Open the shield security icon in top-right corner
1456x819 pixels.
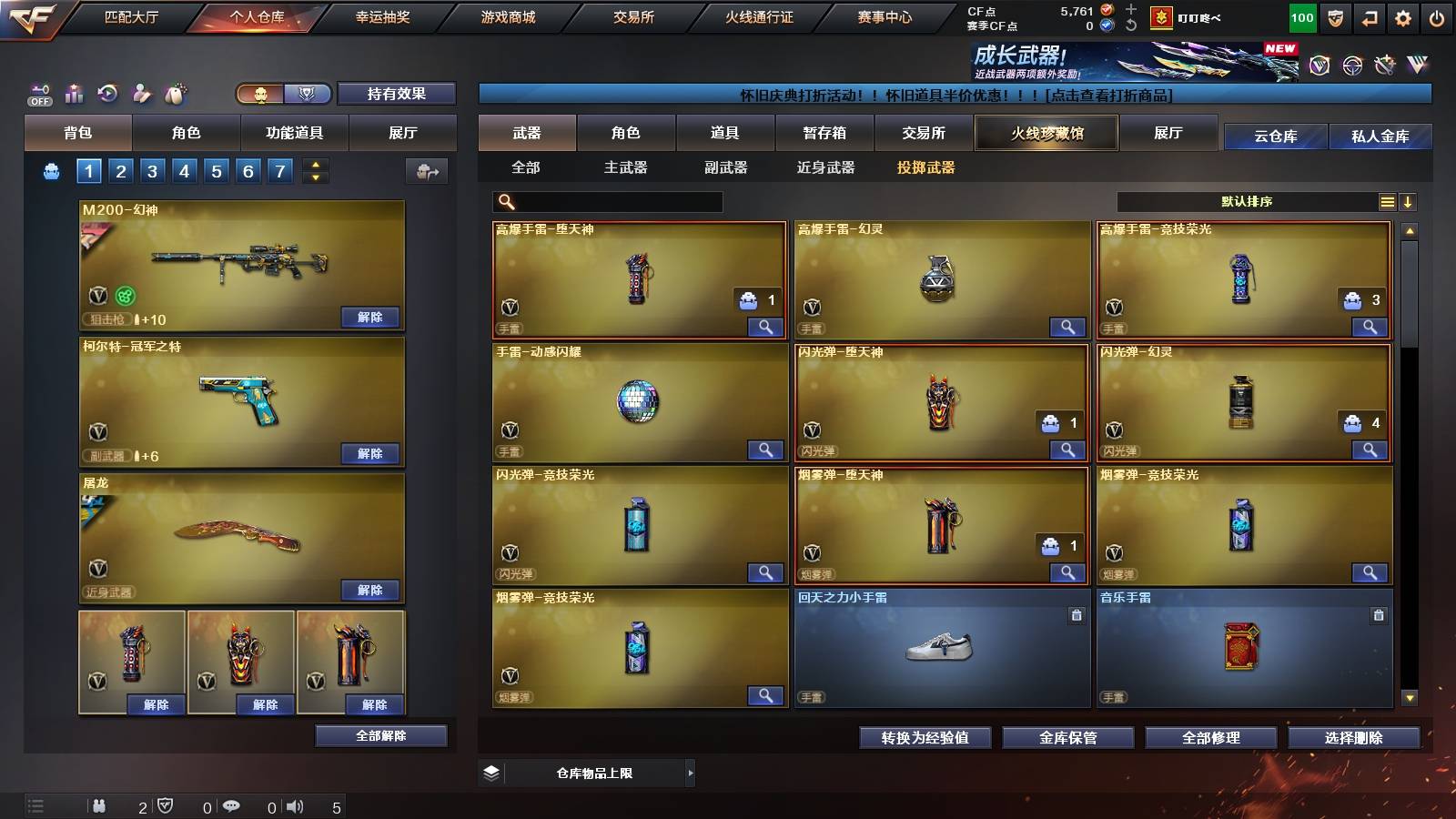click(1334, 15)
